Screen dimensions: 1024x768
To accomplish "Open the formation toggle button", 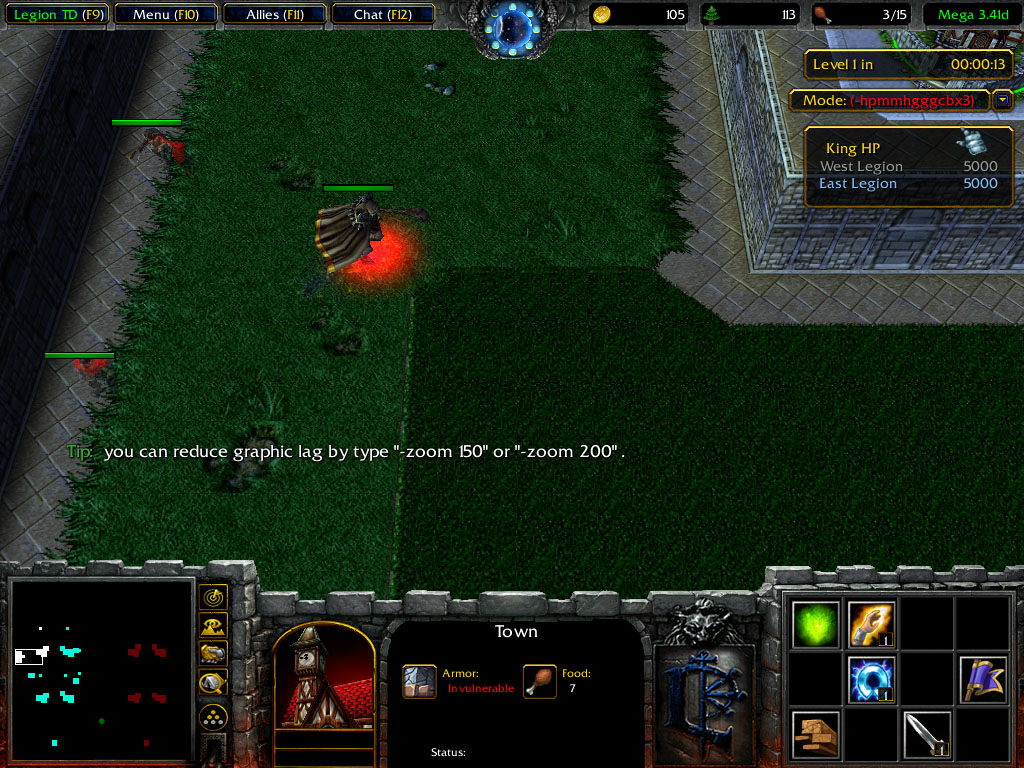I will point(213,717).
